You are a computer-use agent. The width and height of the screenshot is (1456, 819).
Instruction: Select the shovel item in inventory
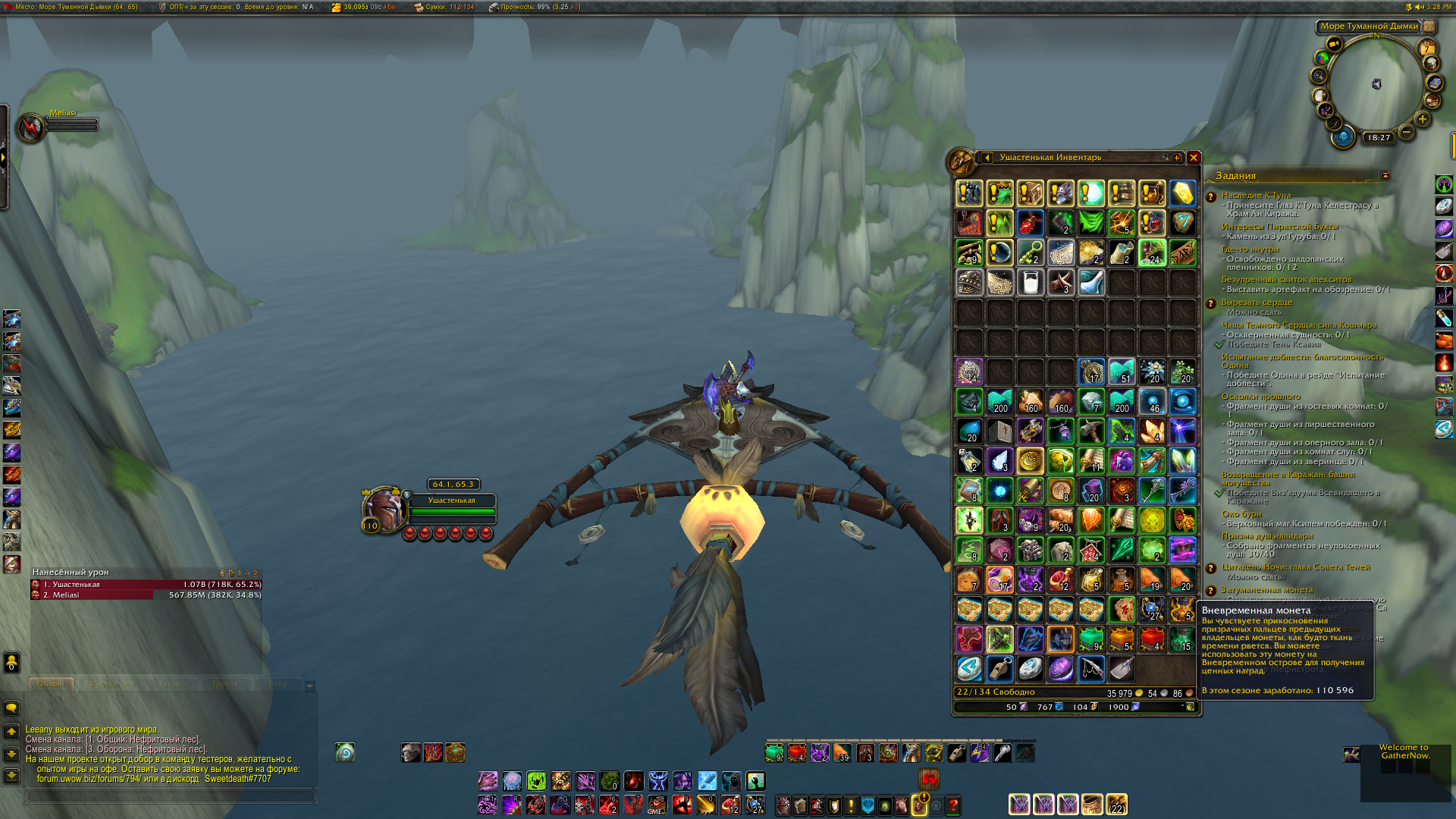[1121, 669]
